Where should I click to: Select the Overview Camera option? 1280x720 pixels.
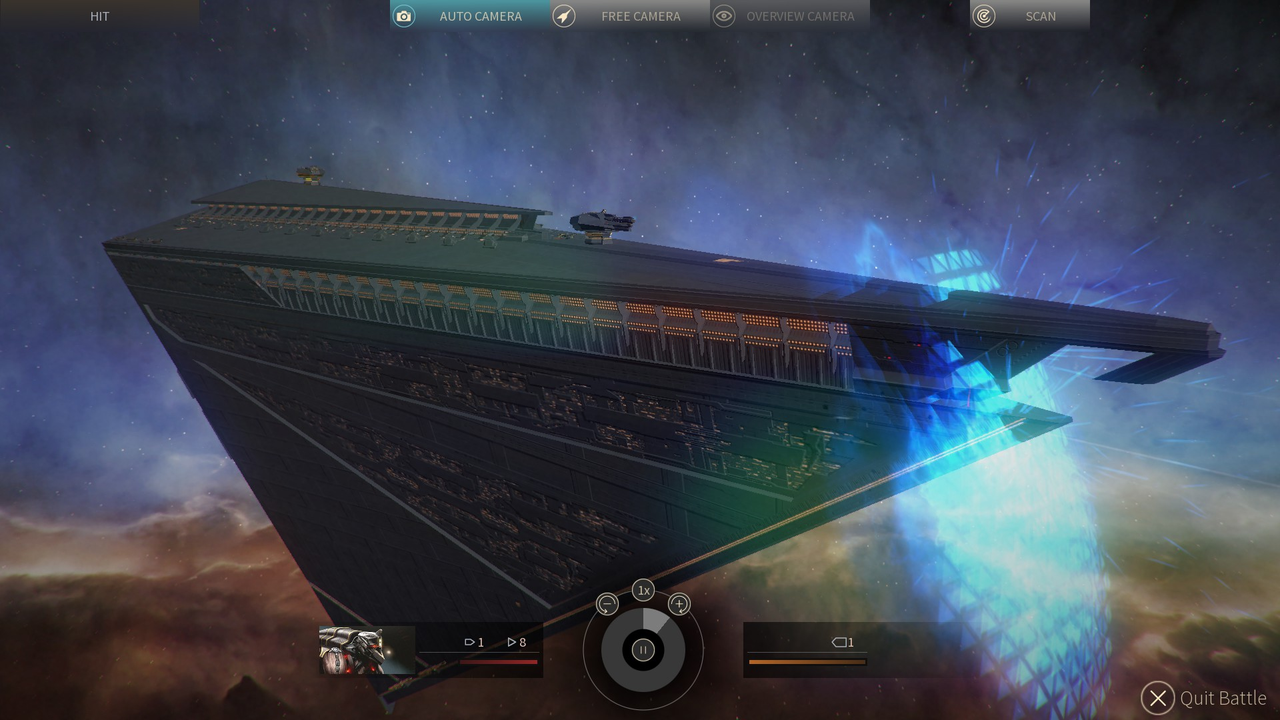tap(790, 16)
